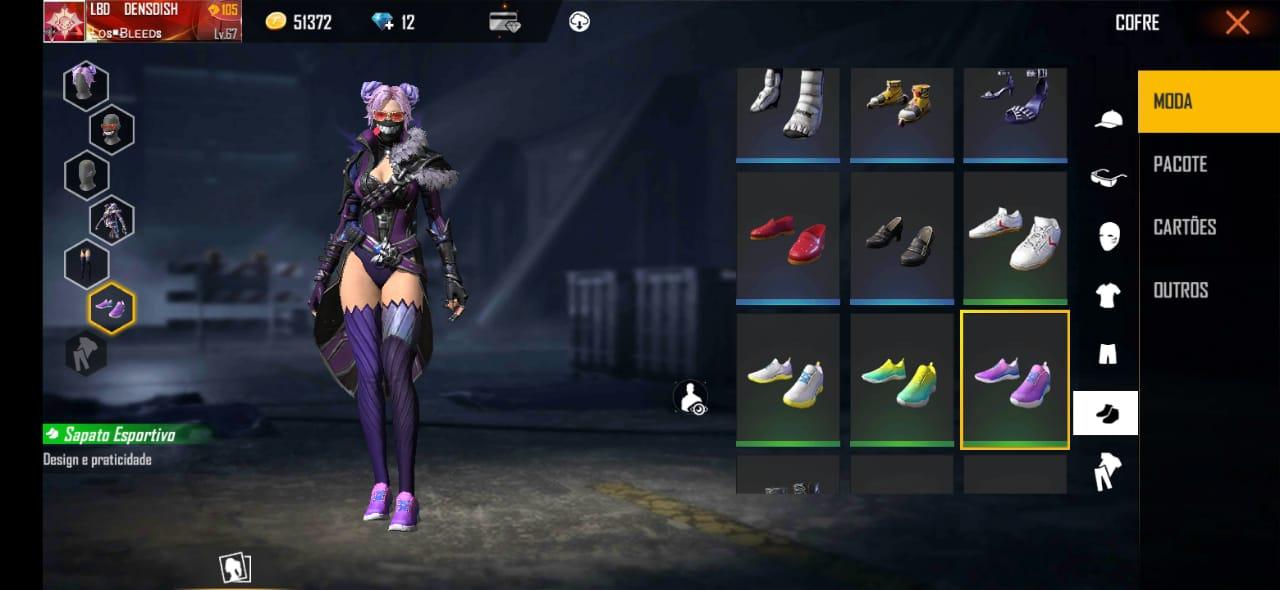The image size is (1280, 590).
Task: Select the red loafers item
Action: (x=787, y=238)
